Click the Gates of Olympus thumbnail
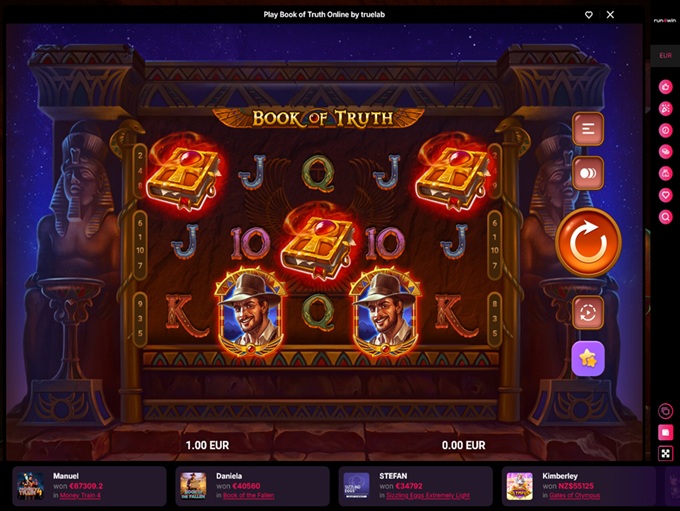Viewport: 680px width, 511px height. [x=519, y=485]
